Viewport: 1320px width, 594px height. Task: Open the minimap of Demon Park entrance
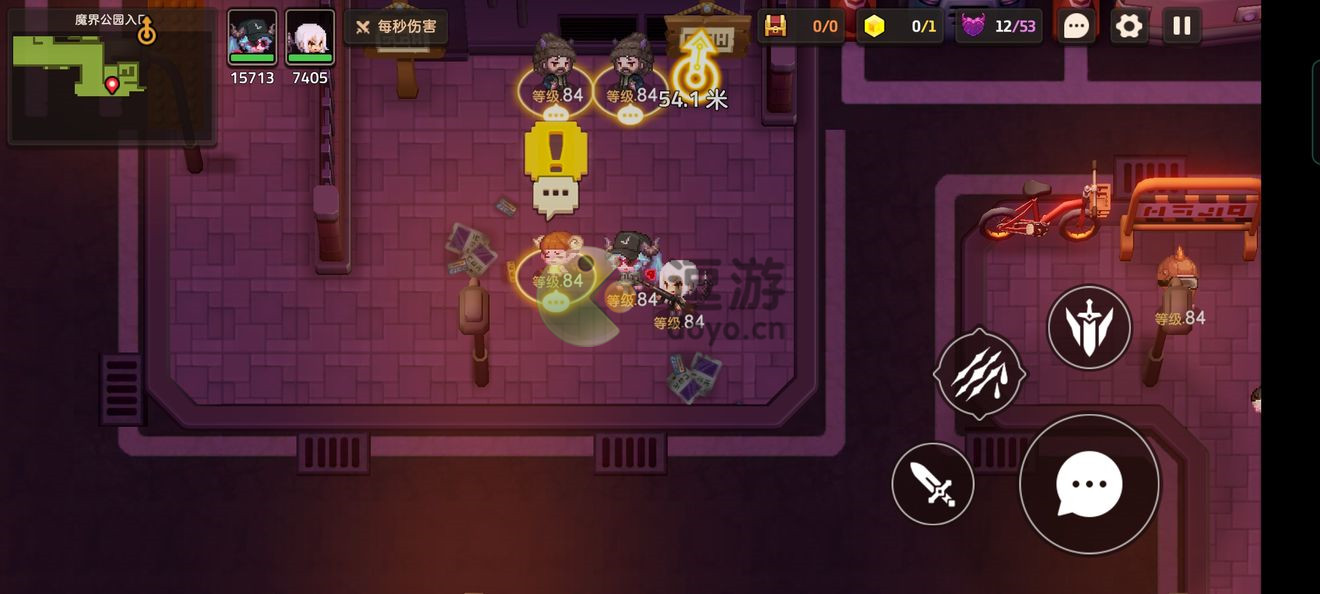tap(110, 75)
